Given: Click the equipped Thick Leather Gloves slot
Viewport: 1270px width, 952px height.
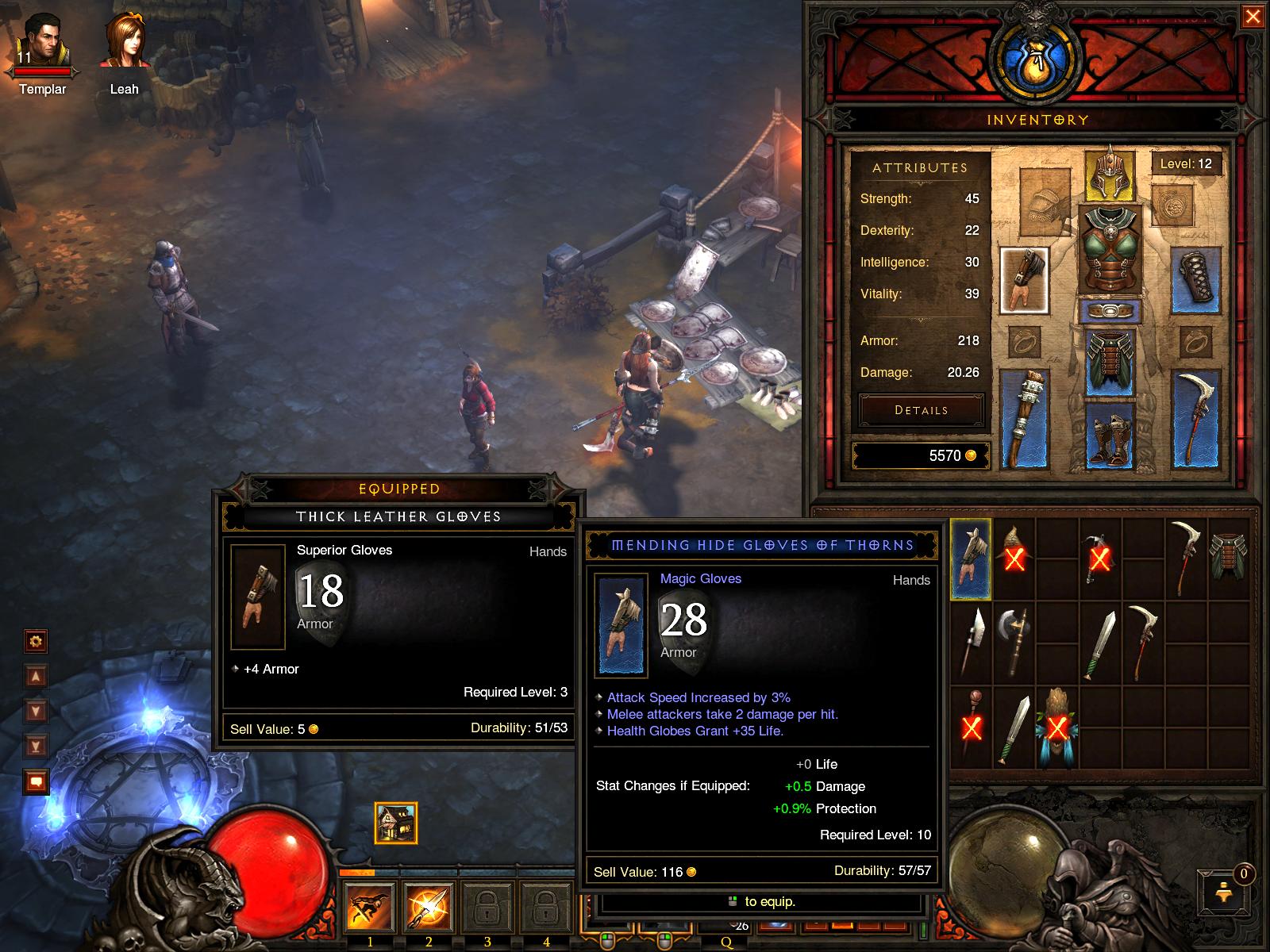Looking at the screenshot, I should 1024,280.
